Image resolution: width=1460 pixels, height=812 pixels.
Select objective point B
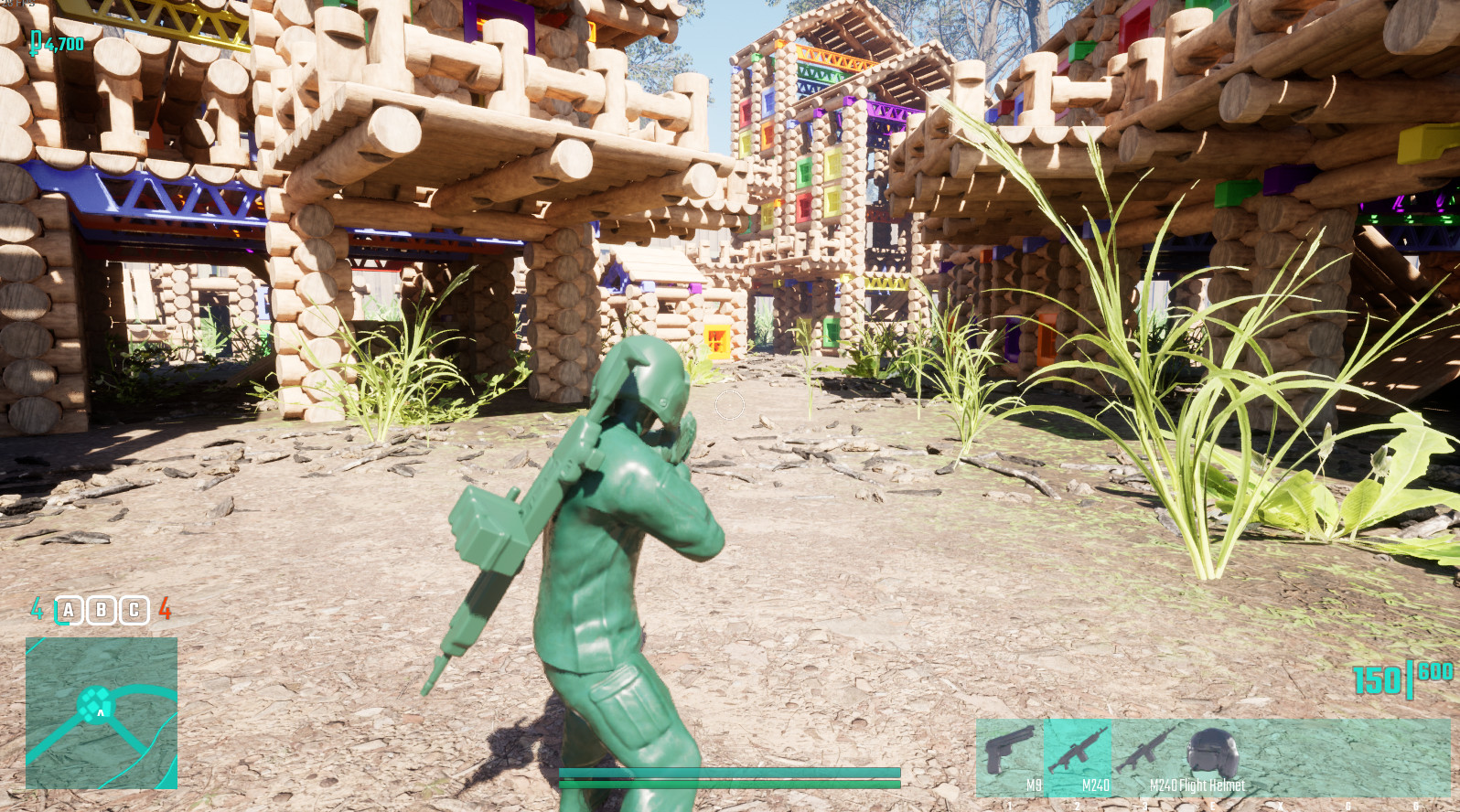pos(102,610)
